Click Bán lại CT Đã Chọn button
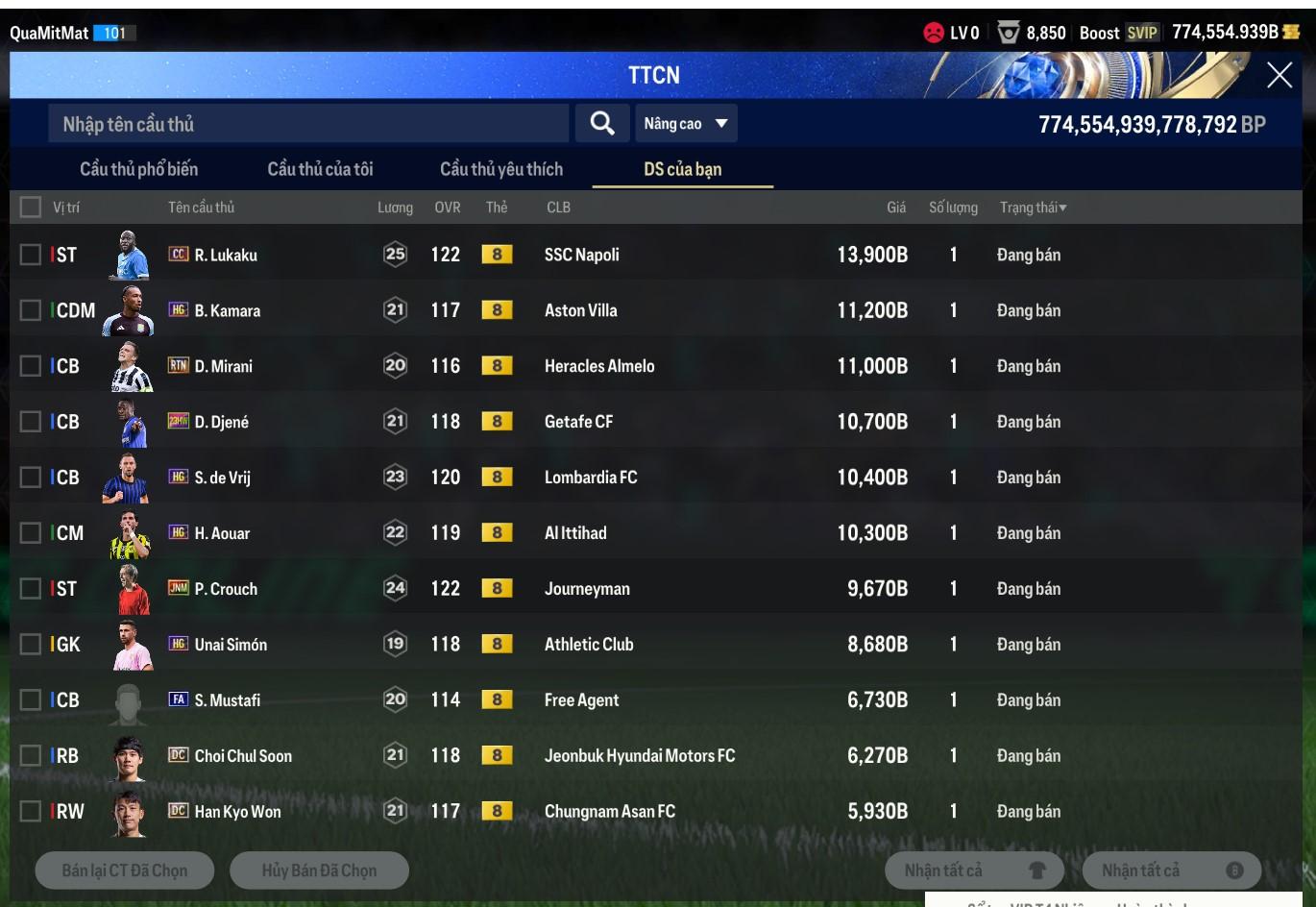The width and height of the screenshot is (1316, 907). 125,870
